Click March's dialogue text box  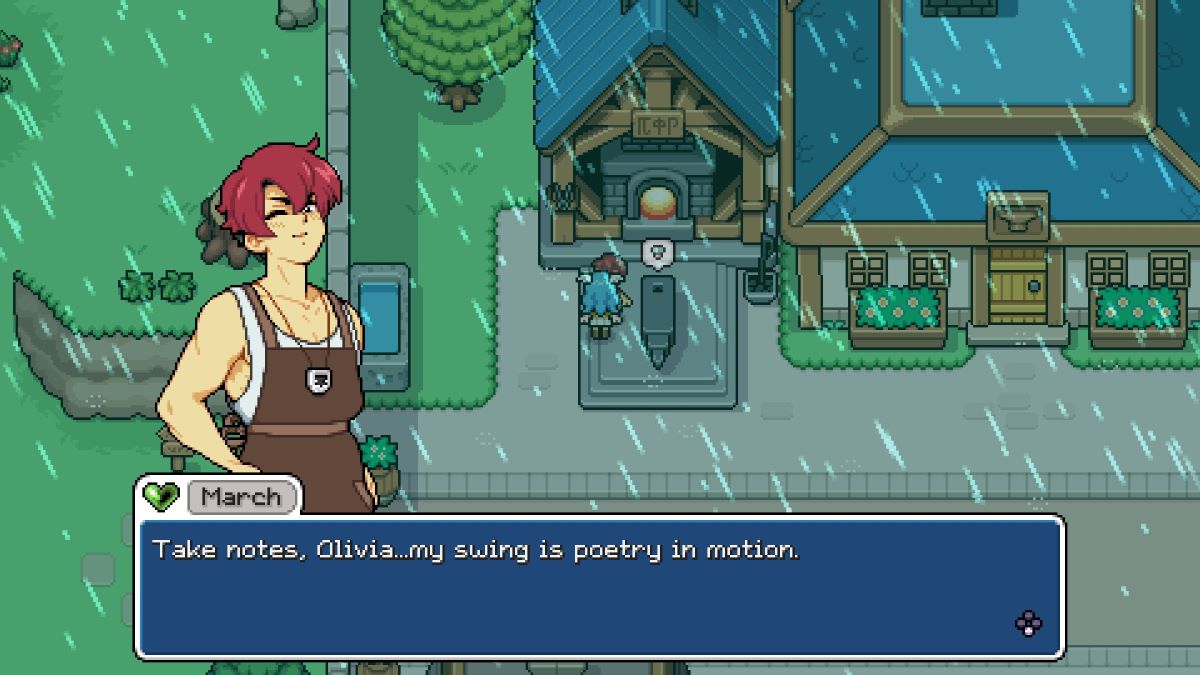(x=598, y=587)
